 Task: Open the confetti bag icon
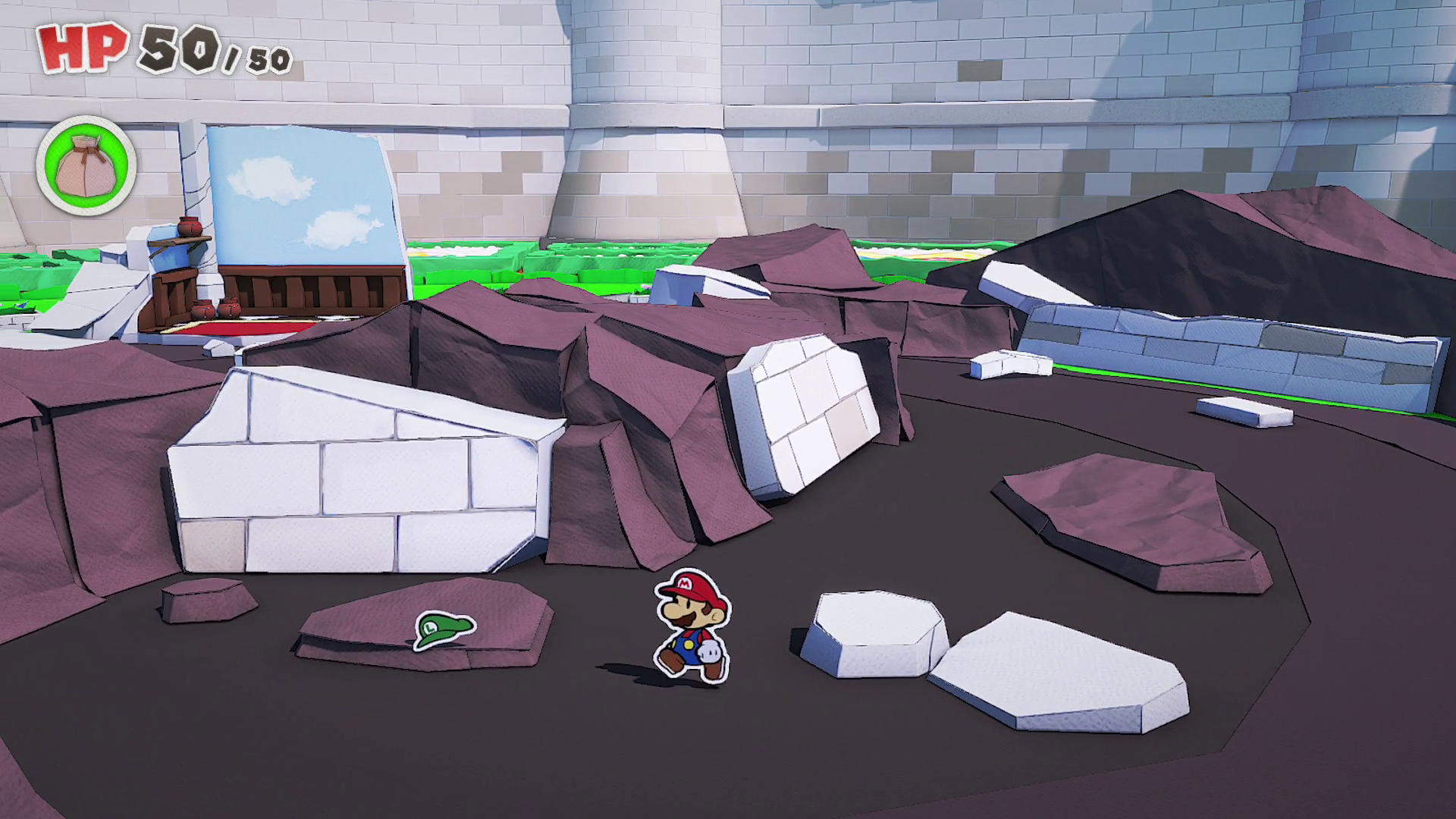click(x=86, y=165)
